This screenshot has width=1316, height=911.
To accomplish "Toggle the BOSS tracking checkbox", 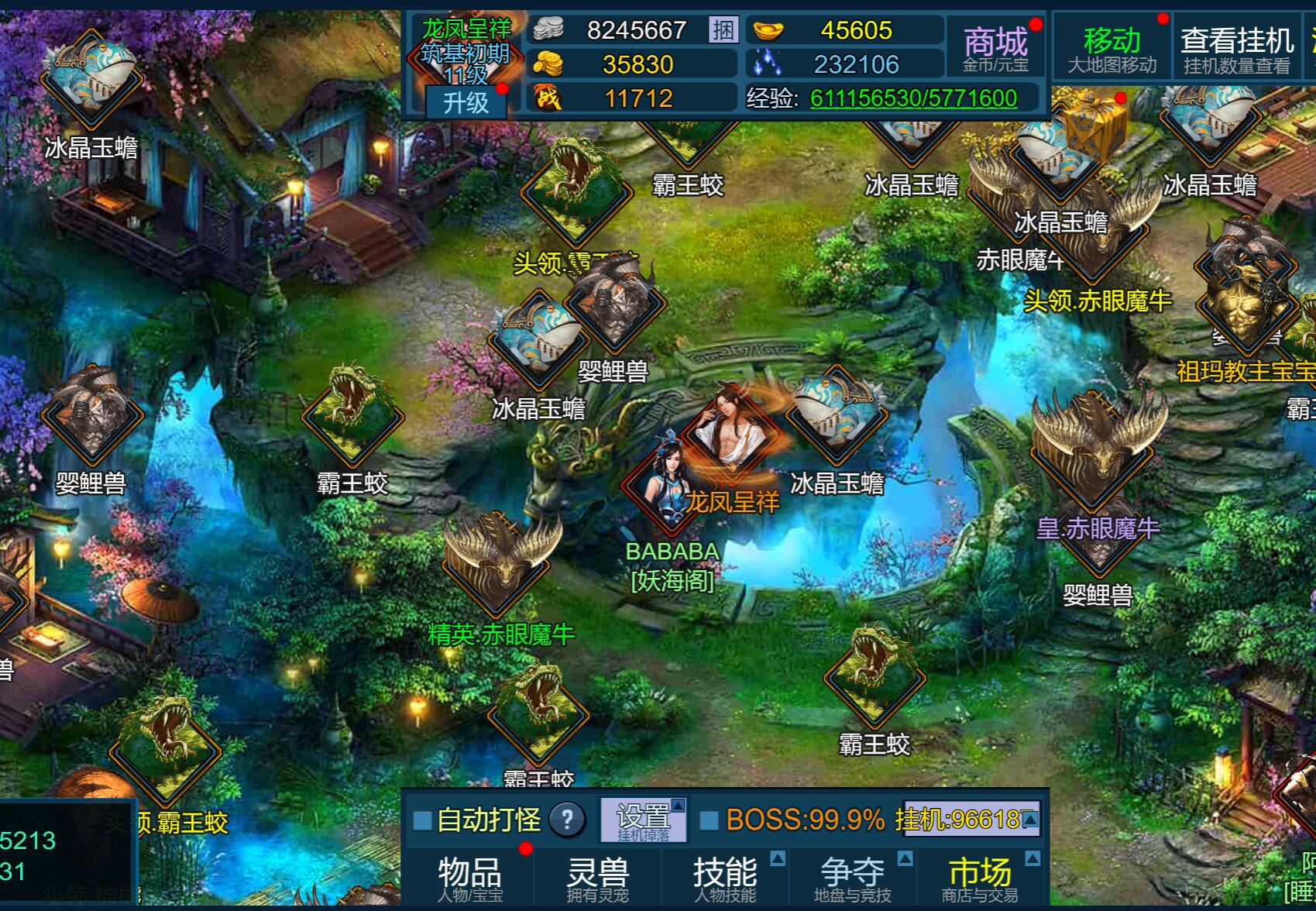I will [708, 820].
